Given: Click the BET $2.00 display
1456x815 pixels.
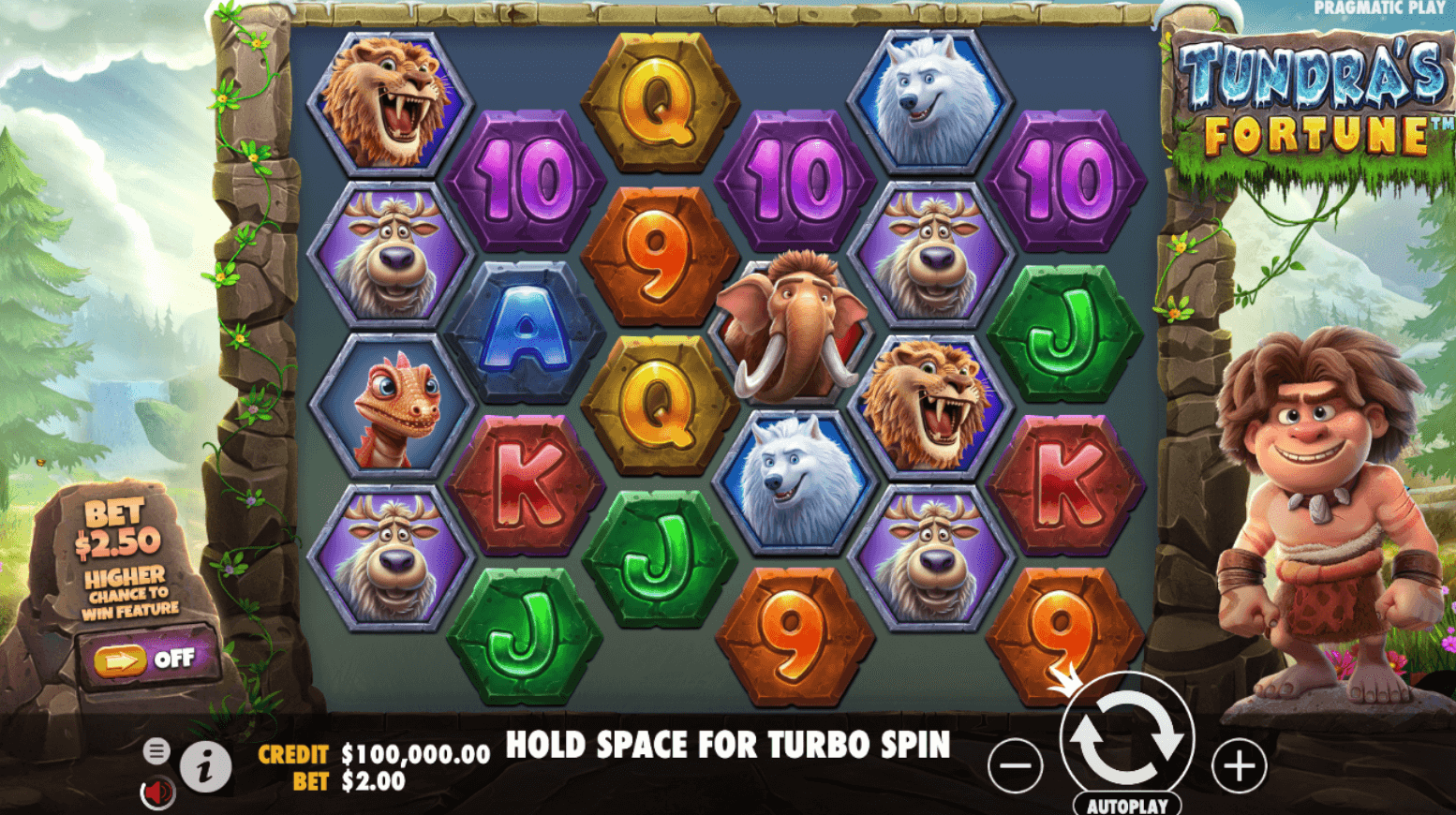Looking at the screenshot, I should (373, 778).
